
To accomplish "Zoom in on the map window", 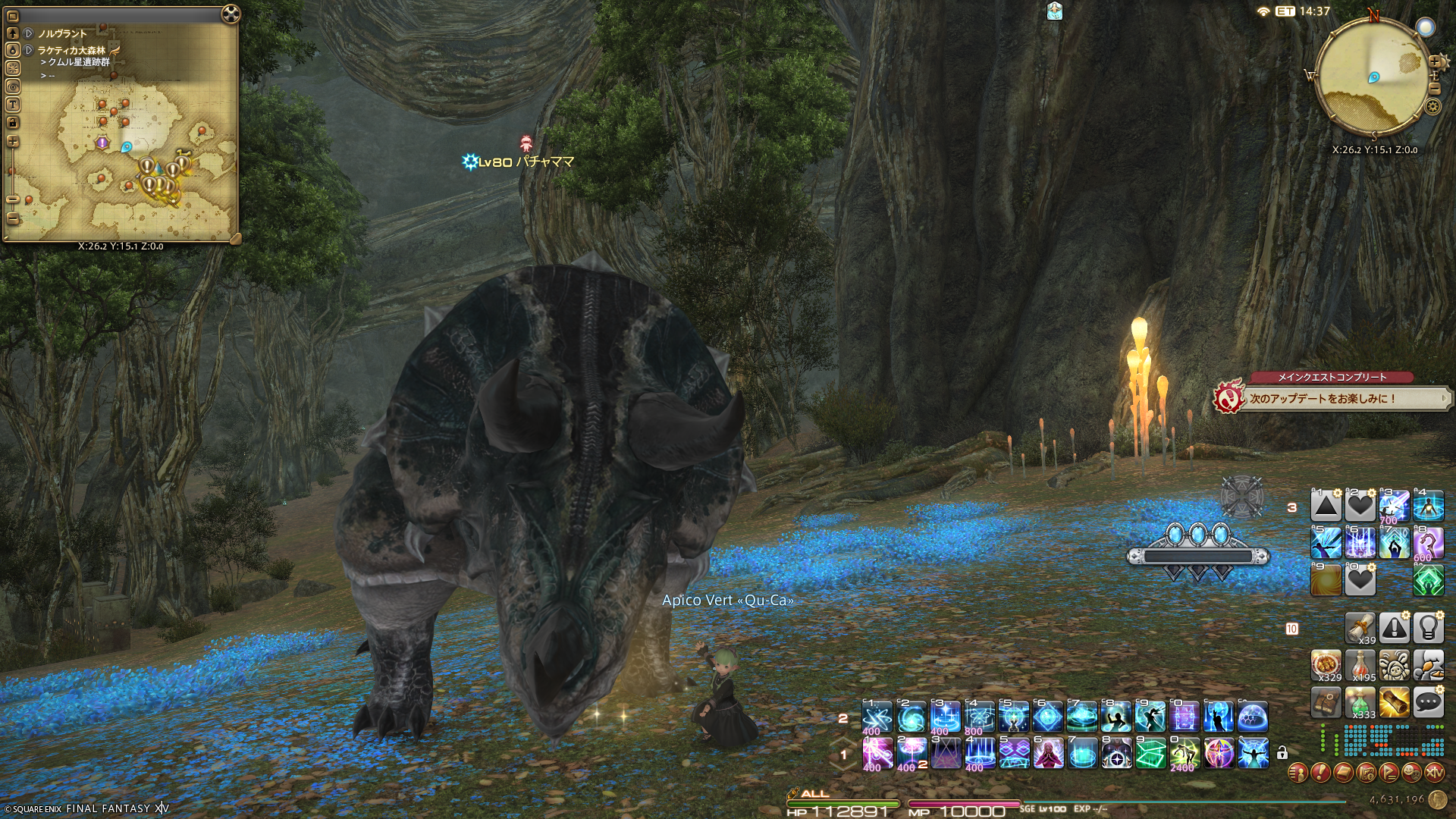I will [x=12, y=142].
